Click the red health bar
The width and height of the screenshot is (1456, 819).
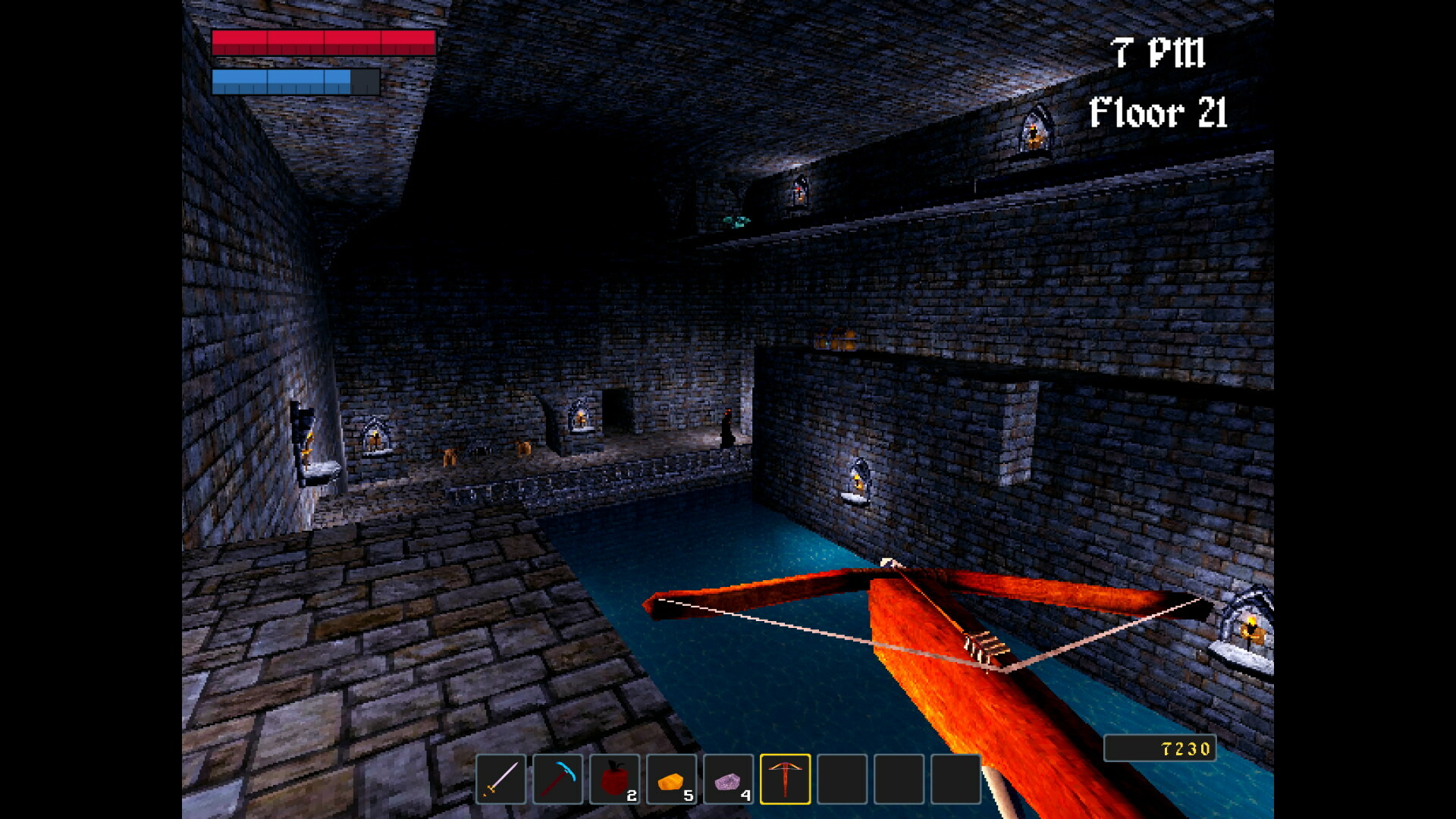pyautogui.click(x=322, y=44)
